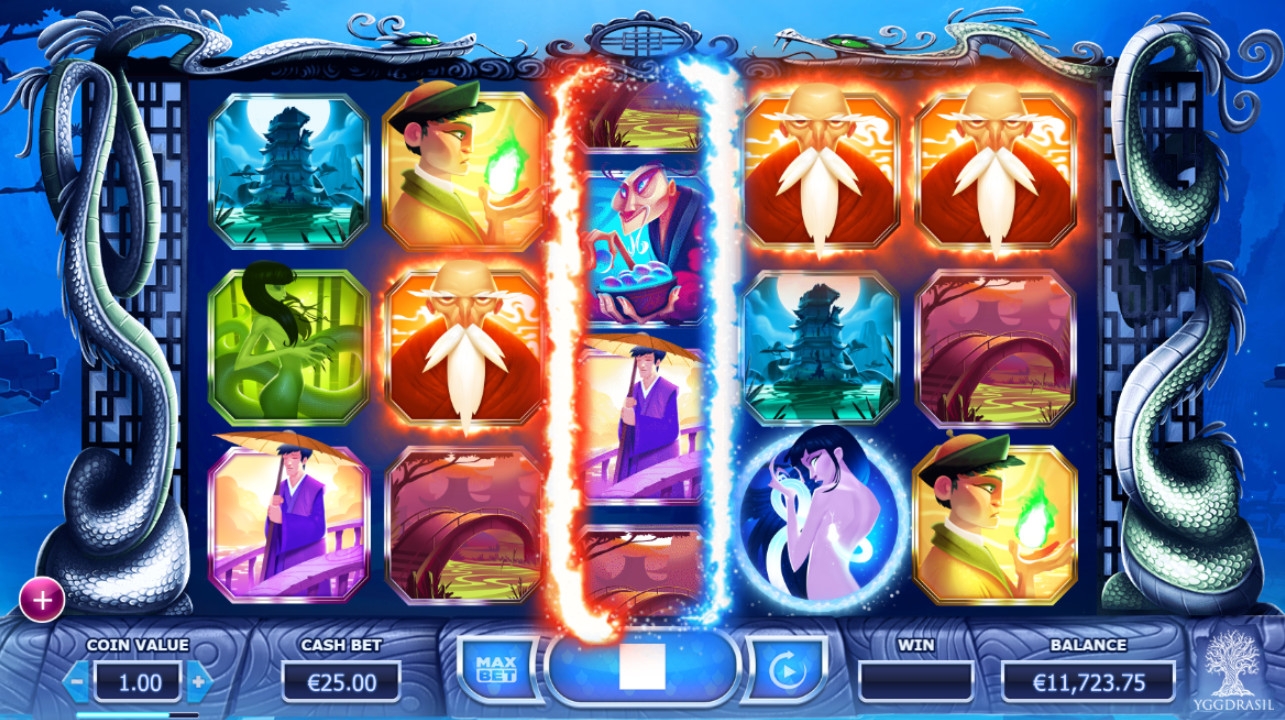Screen dimensions: 1285x720
Task: Open the pink plus menu button
Action: (42, 600)
